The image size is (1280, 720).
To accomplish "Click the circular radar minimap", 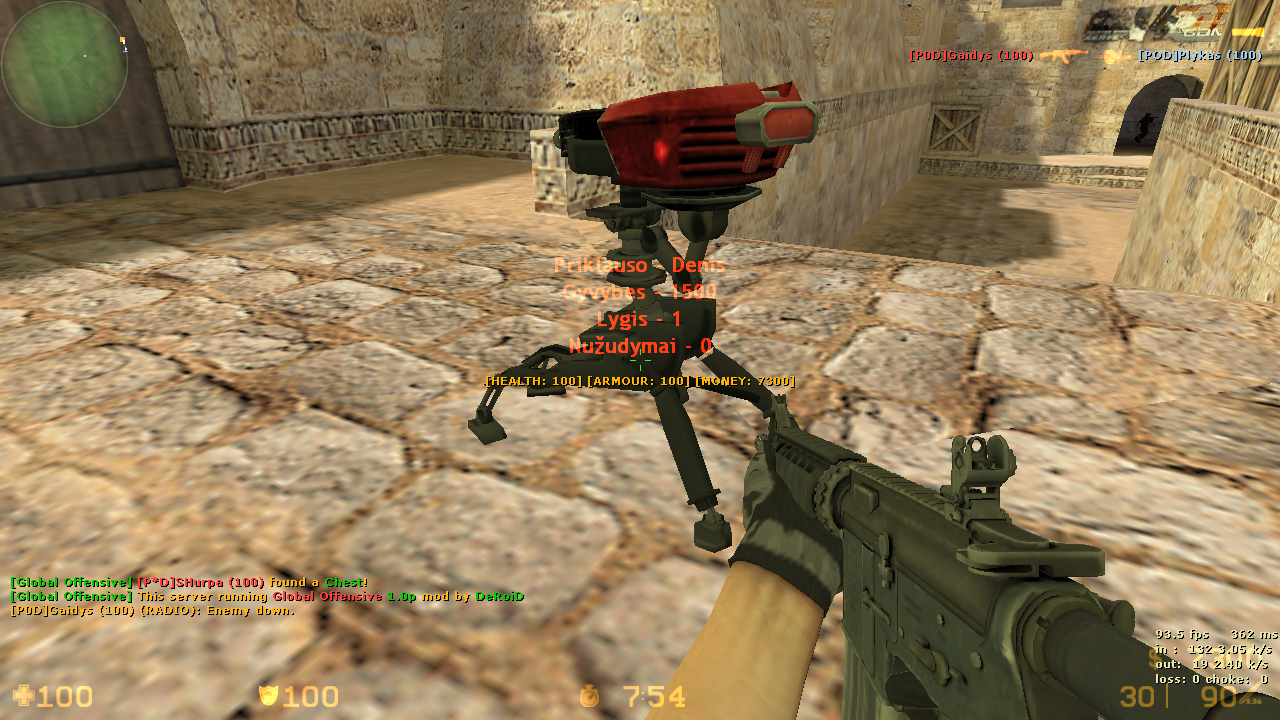I will pos(64,65).
